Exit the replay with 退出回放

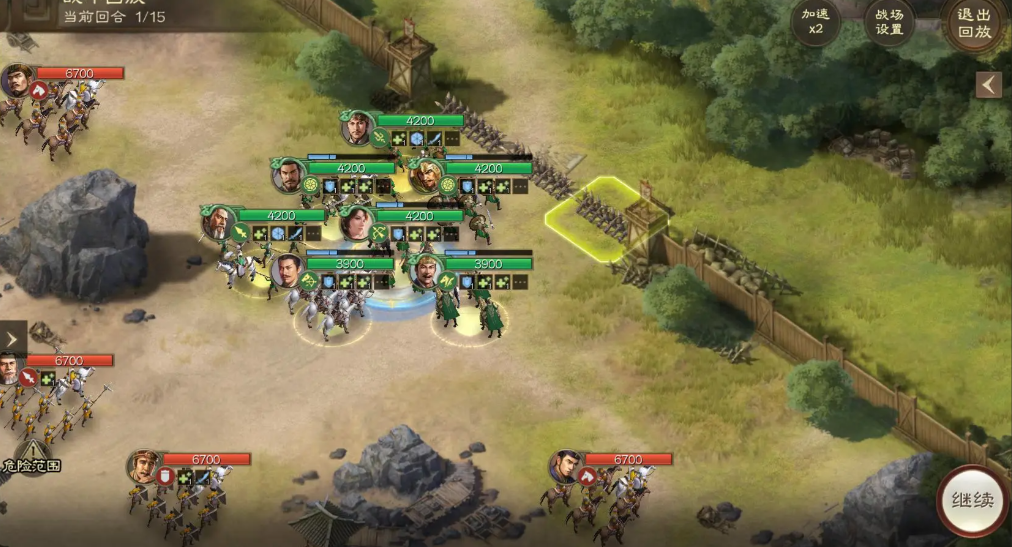973,22
